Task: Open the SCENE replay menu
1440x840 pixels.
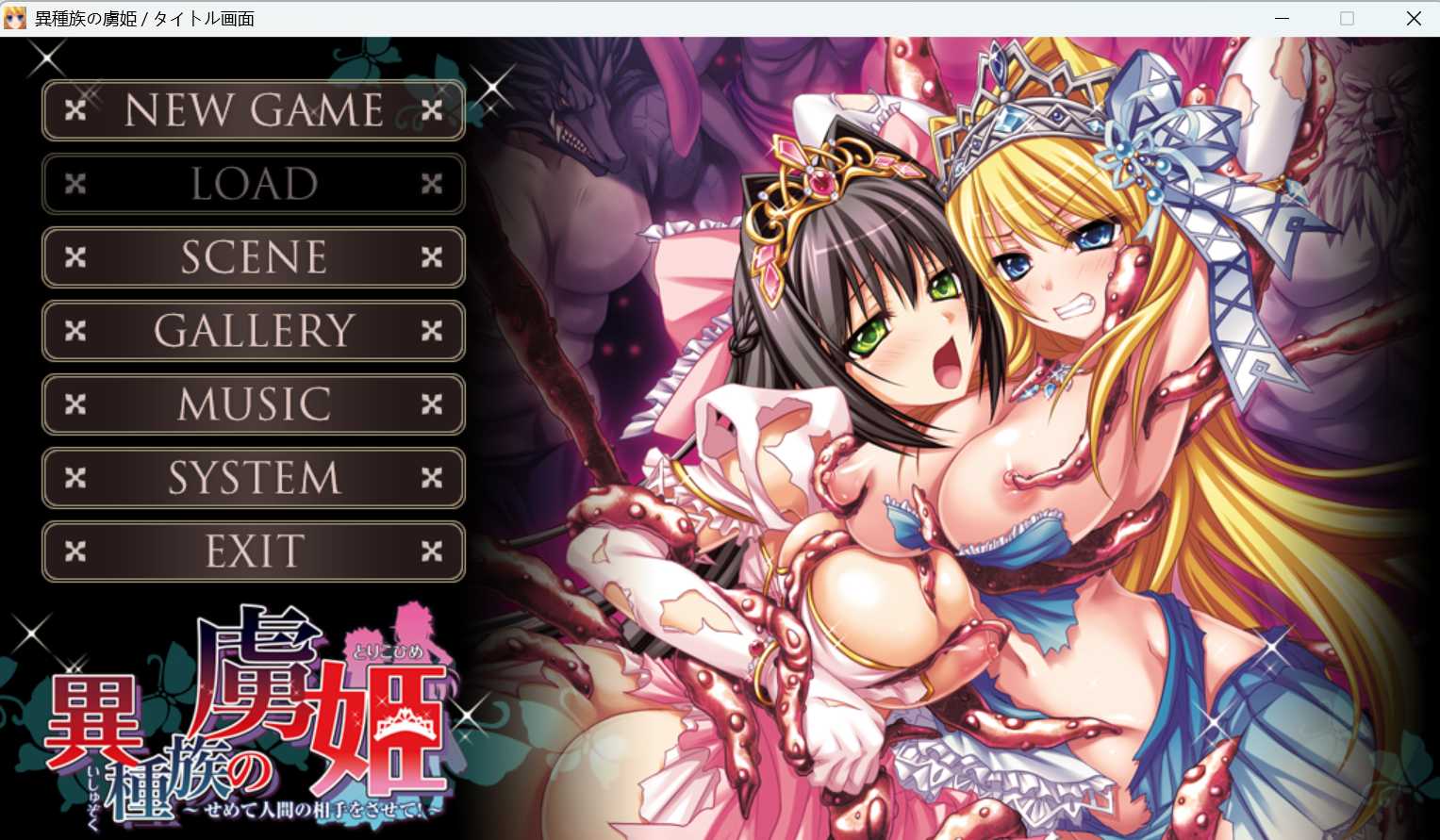Action: pyautogui.click(x=253, y=256)
